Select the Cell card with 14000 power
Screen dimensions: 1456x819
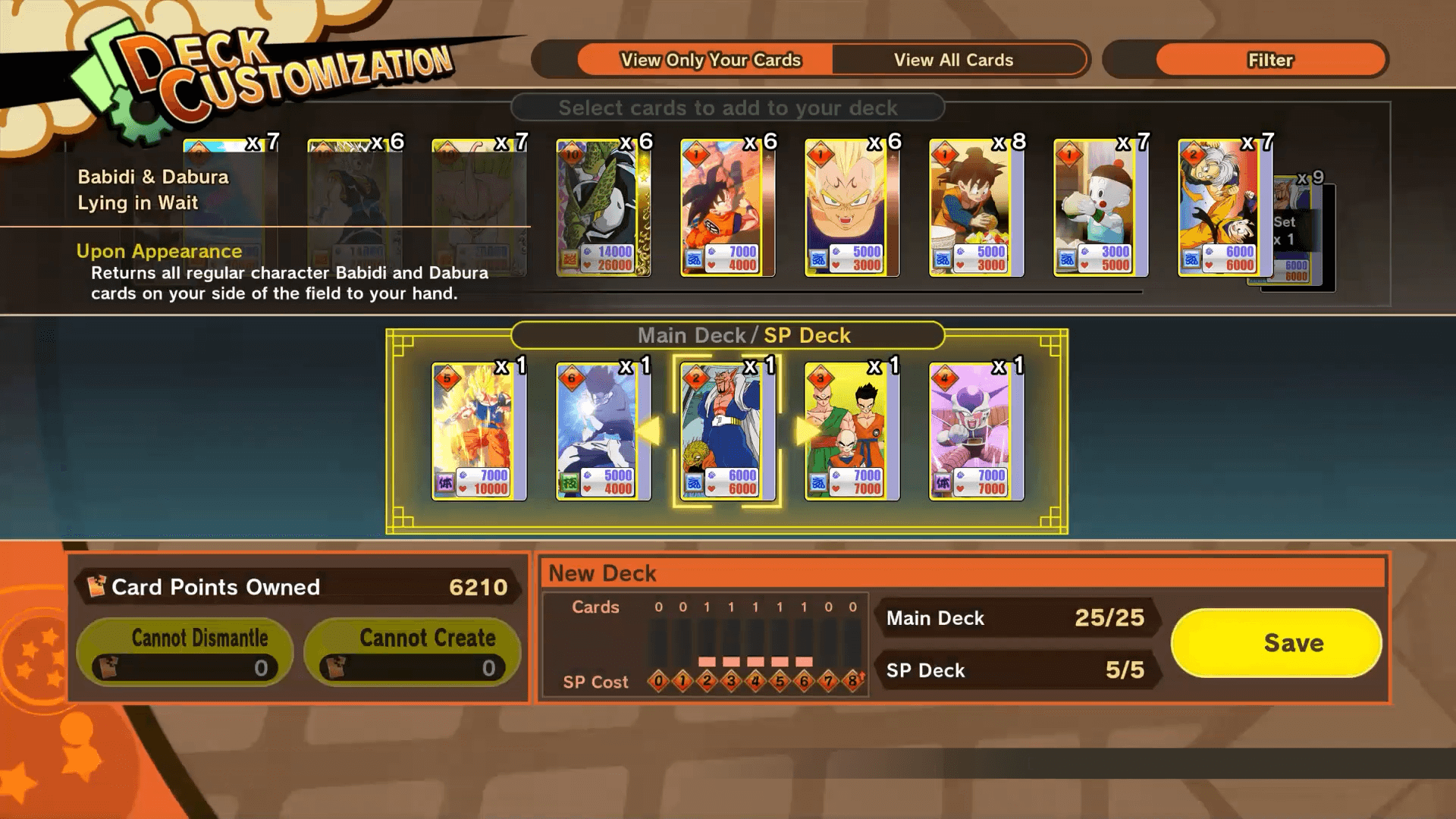603,209
